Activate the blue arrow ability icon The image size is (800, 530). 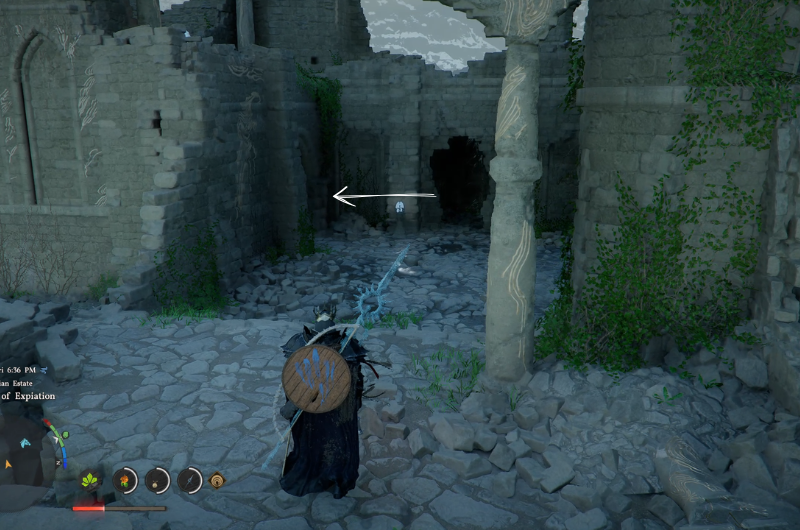pos(189,481)
